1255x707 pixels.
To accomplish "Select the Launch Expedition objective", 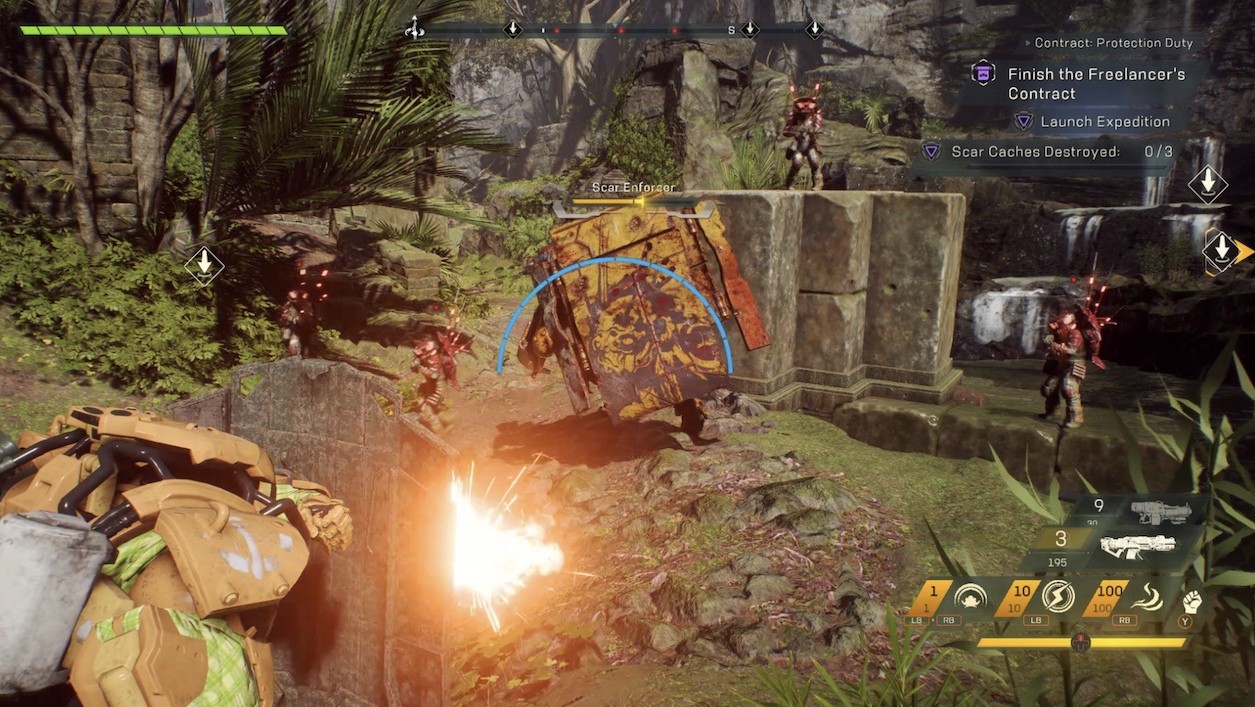I will point(1104,122).
